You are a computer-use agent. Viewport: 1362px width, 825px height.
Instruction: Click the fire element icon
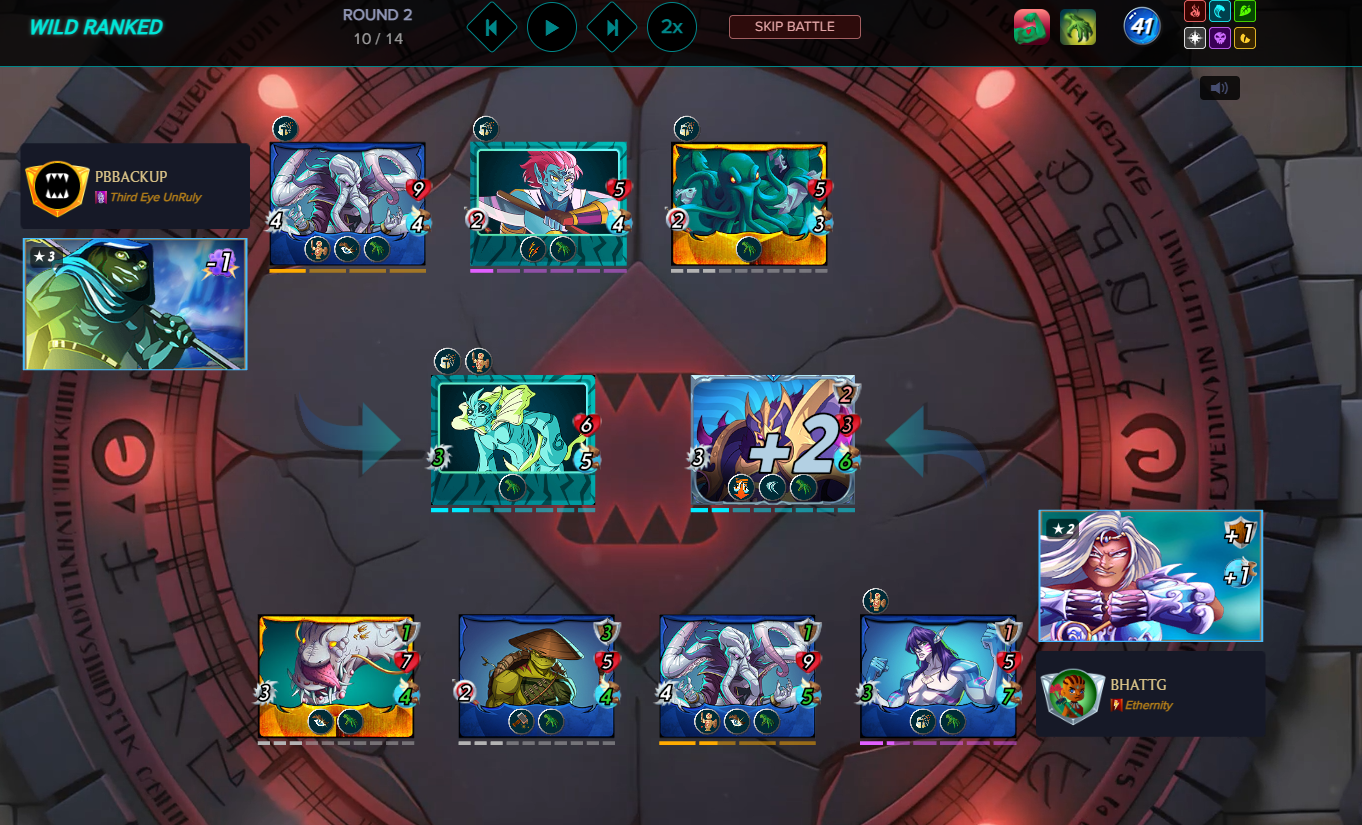point(1193,11)
